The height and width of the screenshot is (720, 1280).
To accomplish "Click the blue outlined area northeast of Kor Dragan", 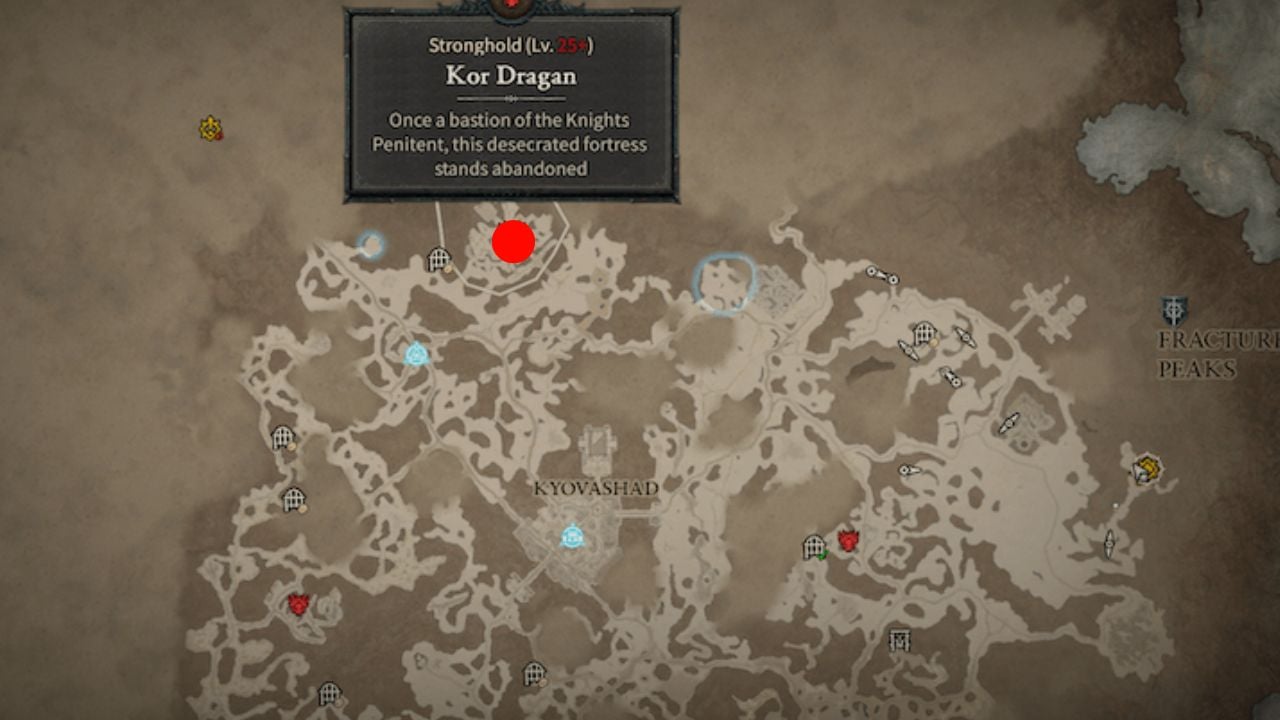I will click(x=723, y=283).
